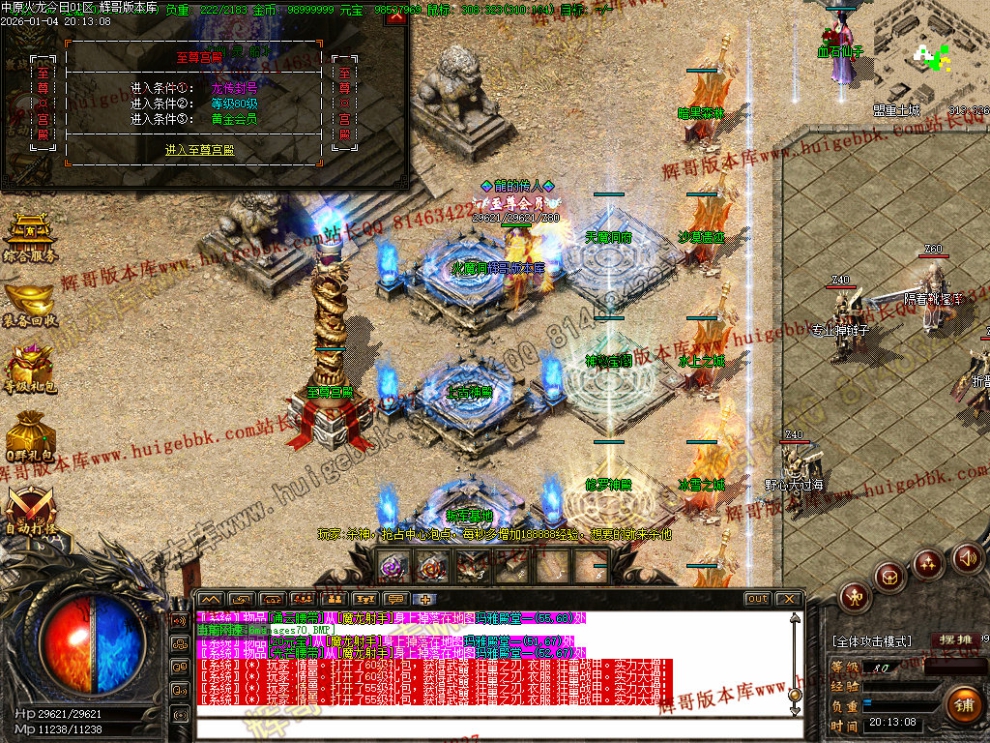Open the Q群礼包 gold bag icon
Screen dimensions: 990x743
30,436
